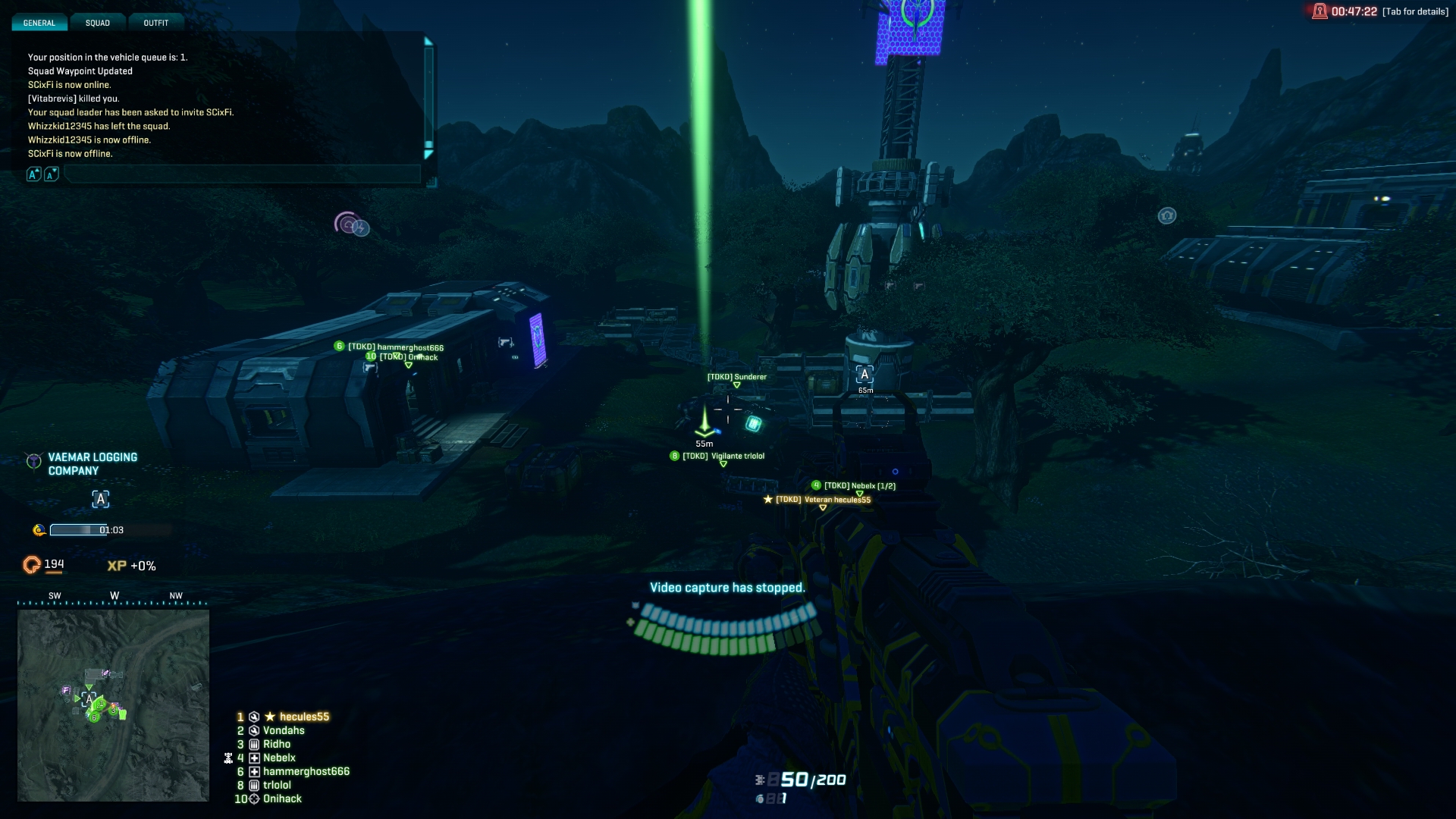Select squad leader hecules55 in squad list
Image resolution: width=1456 pixels, height=819 pixels.
(304, 717)
